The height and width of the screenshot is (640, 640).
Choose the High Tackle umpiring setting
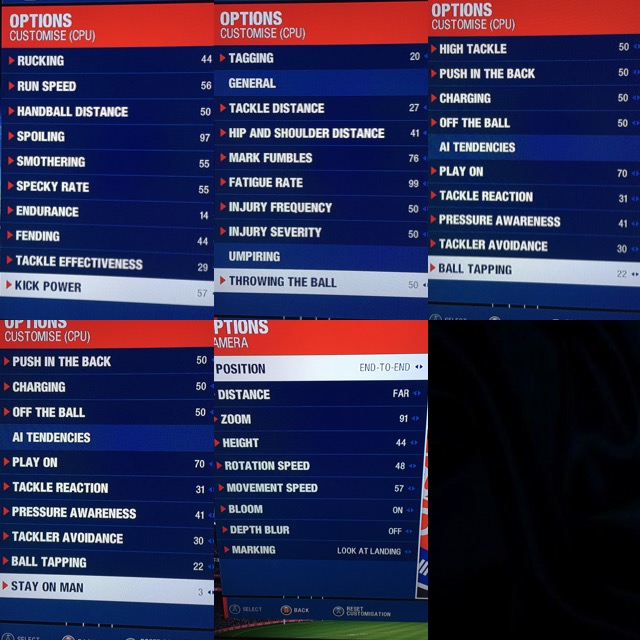coord(533,48)
